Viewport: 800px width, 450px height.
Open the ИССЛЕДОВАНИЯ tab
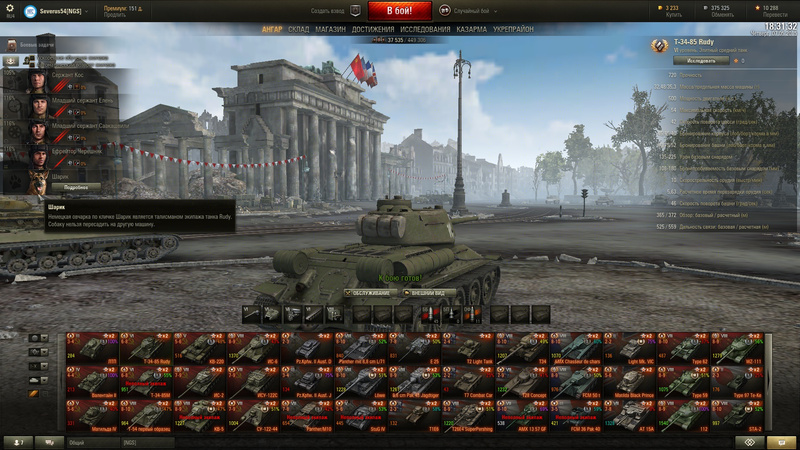coord(425,29)
